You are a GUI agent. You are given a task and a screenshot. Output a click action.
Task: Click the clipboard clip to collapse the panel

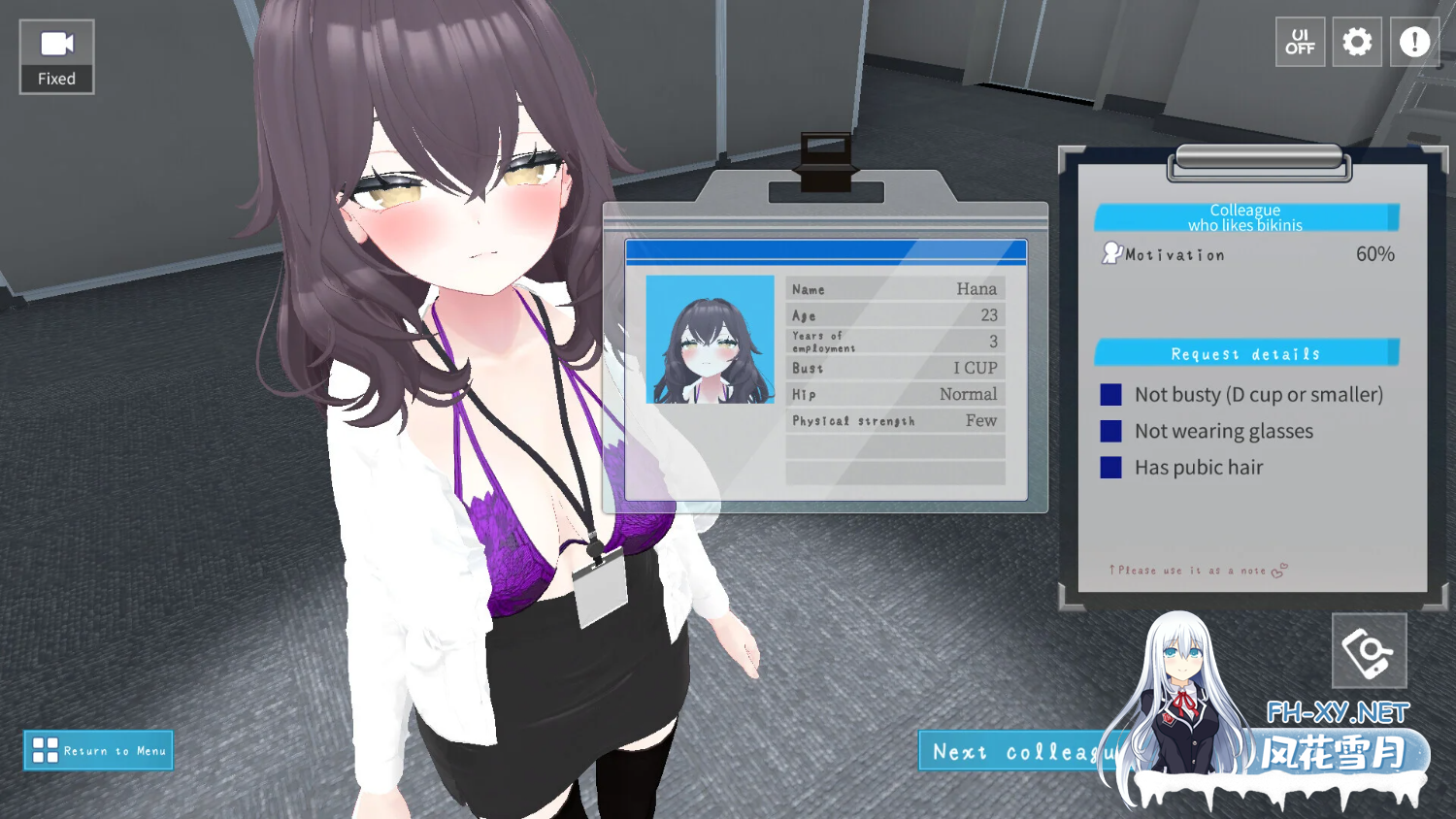click(1260, 159)
